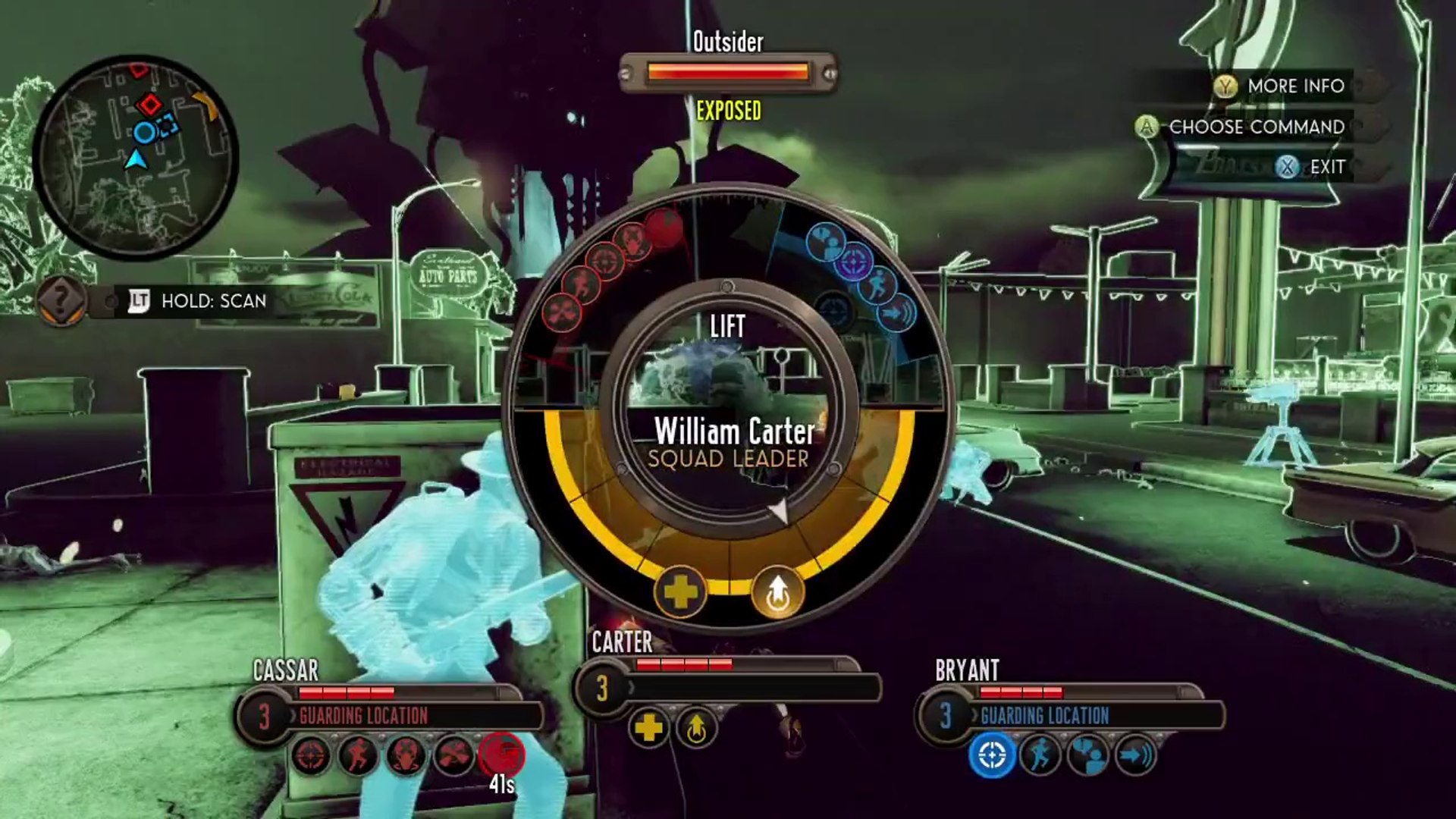Screen dimensions: 1456x819
Task: Activate Carter's Lift icon below his bar
Action: 696,728
